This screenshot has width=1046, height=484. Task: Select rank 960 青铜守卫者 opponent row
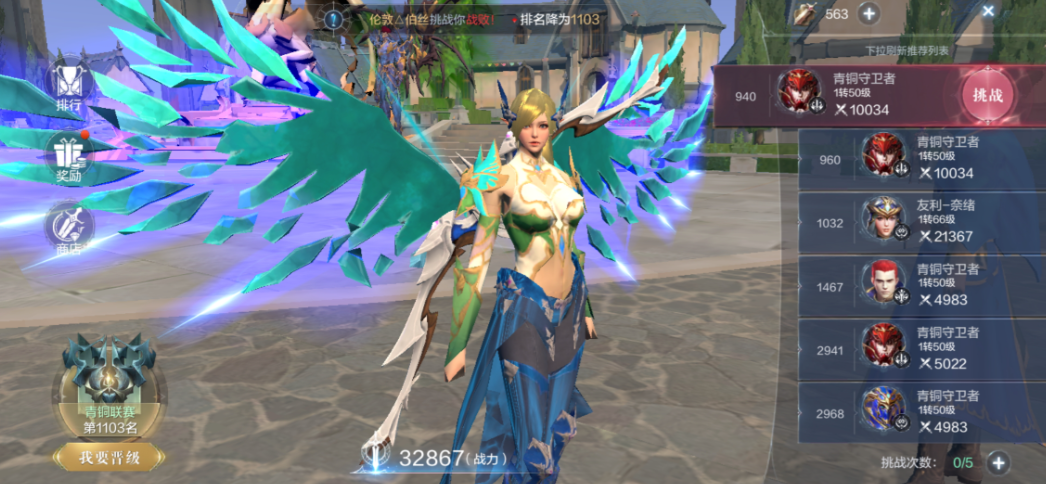pyautogui.click(x=920, y=159)
